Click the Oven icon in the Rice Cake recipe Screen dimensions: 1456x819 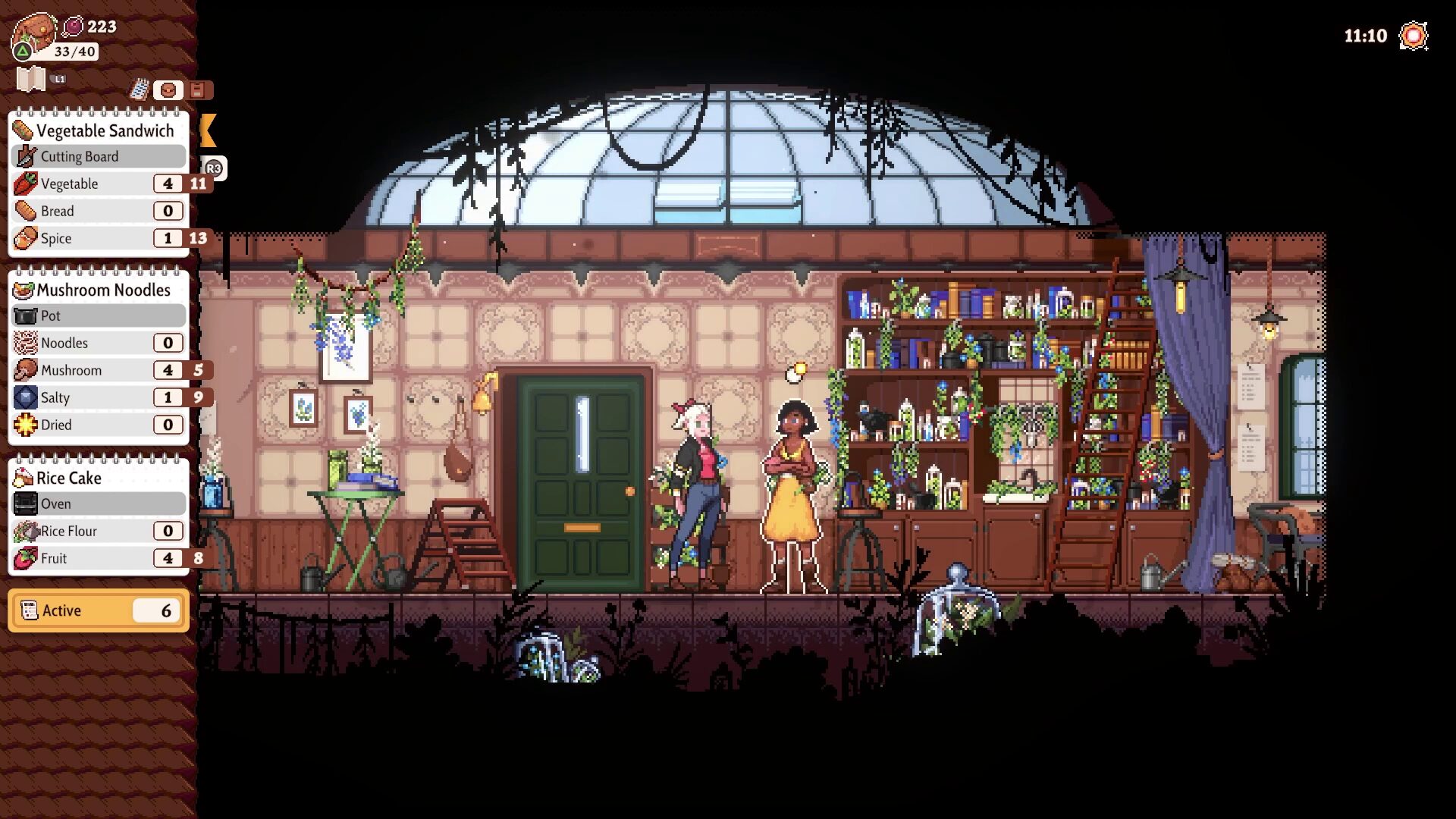coord(25,503)
